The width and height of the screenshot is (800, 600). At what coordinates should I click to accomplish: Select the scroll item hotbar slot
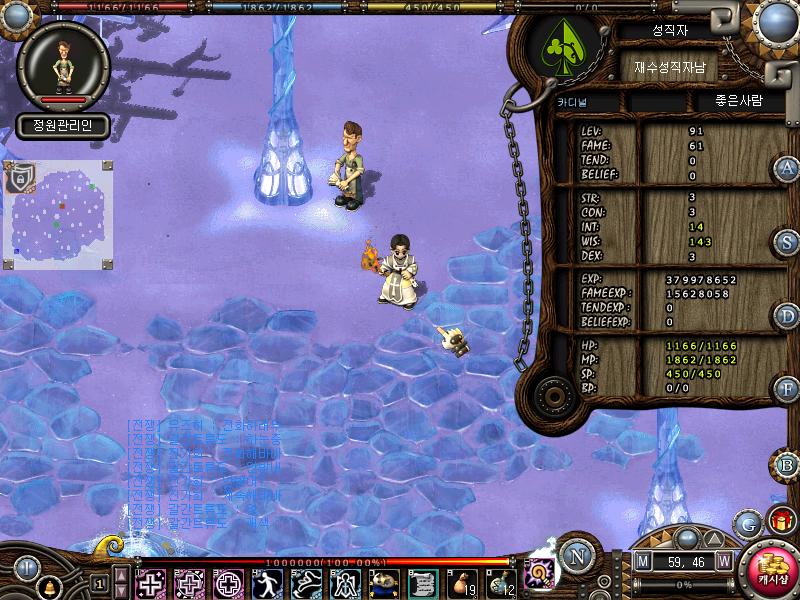tap(421, 582)
